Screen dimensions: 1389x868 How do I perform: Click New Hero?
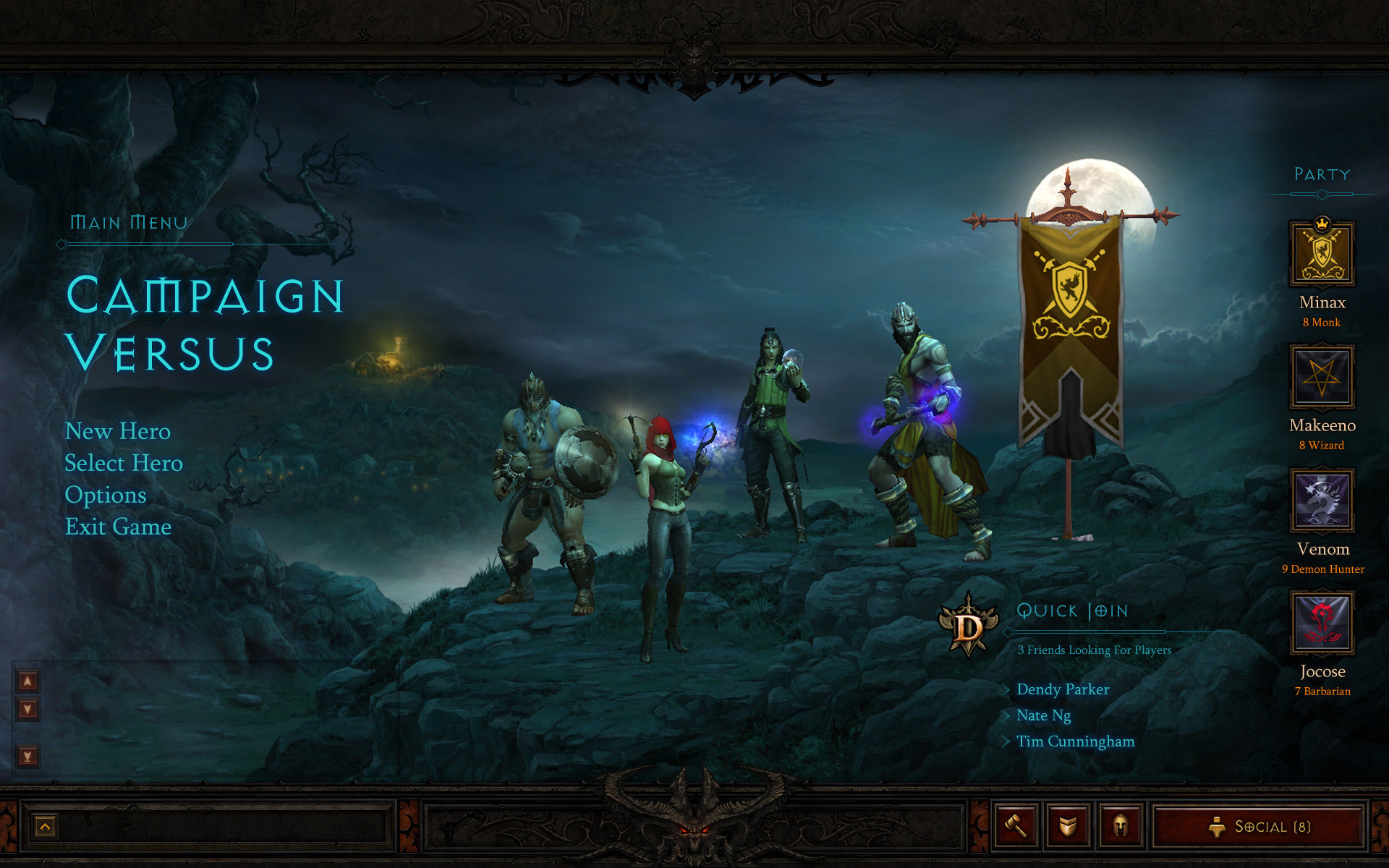point(118,432)
